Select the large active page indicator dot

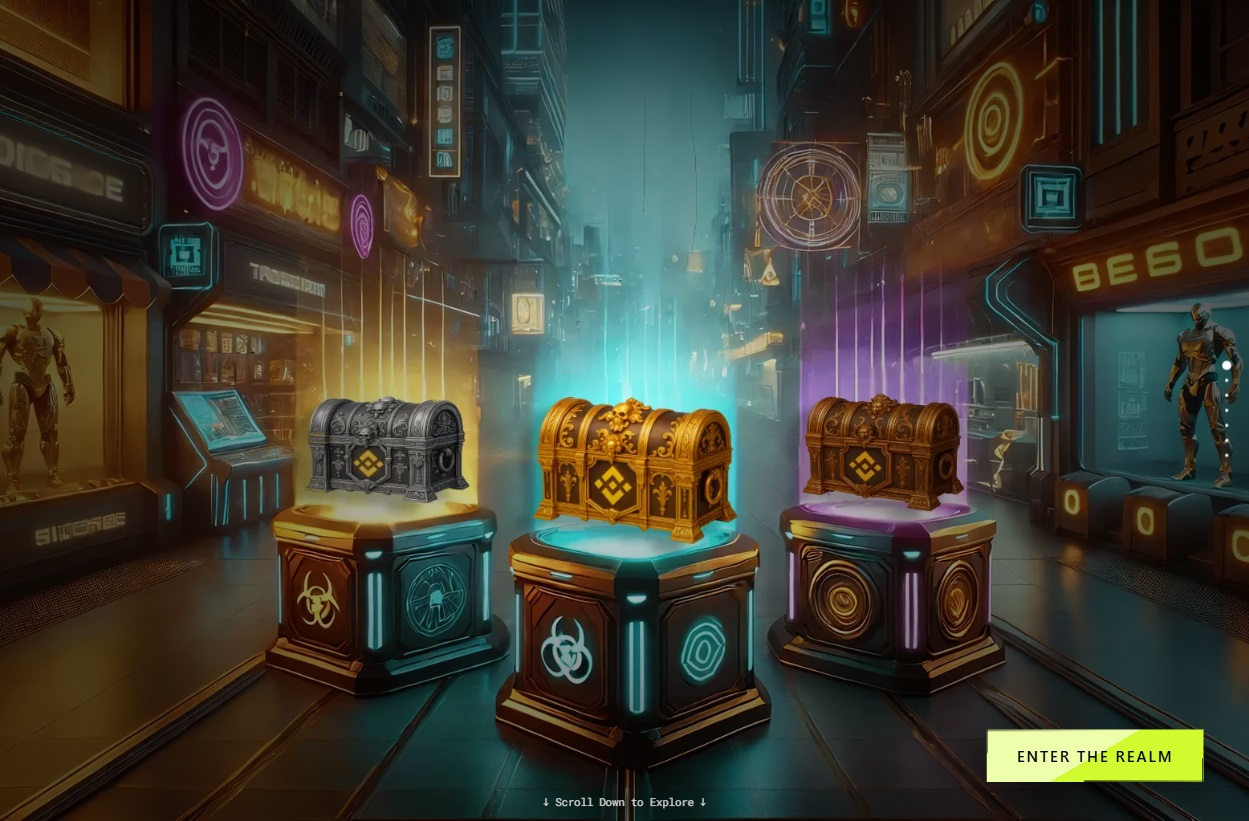[x=1226, y=366]
